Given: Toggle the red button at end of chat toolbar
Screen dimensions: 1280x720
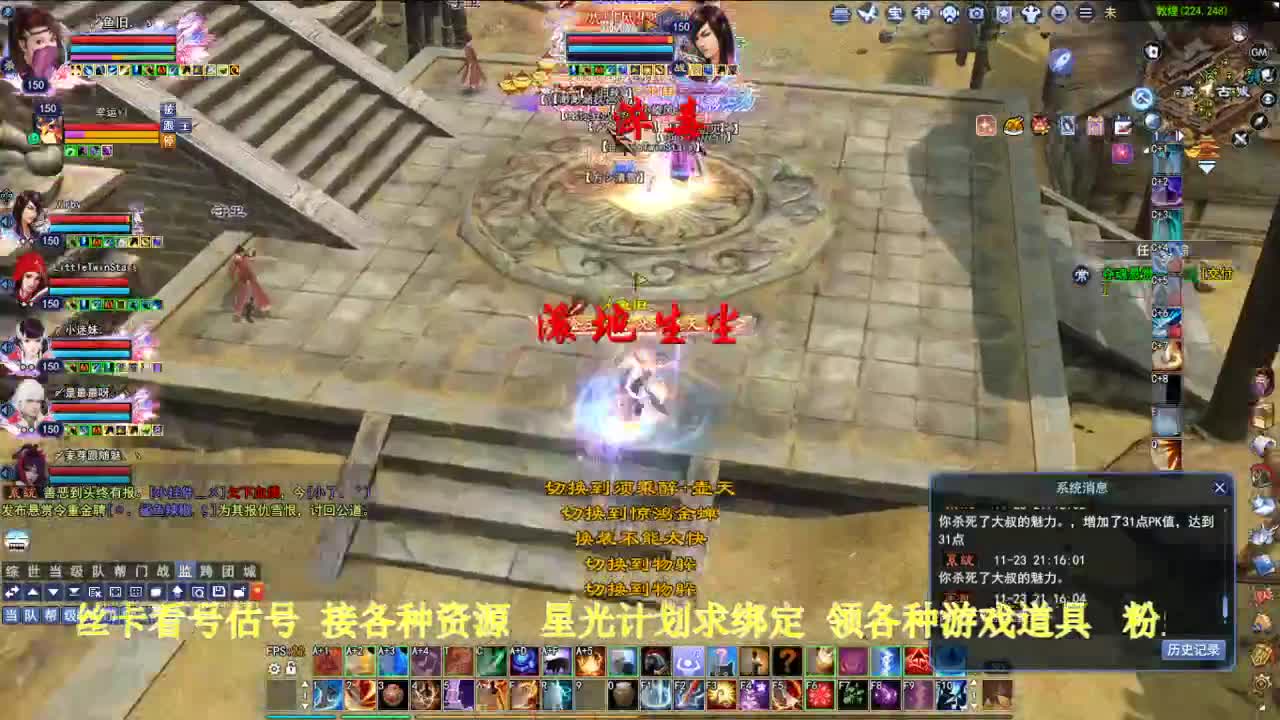Looking at the screenshot, I should click(258, 592).
